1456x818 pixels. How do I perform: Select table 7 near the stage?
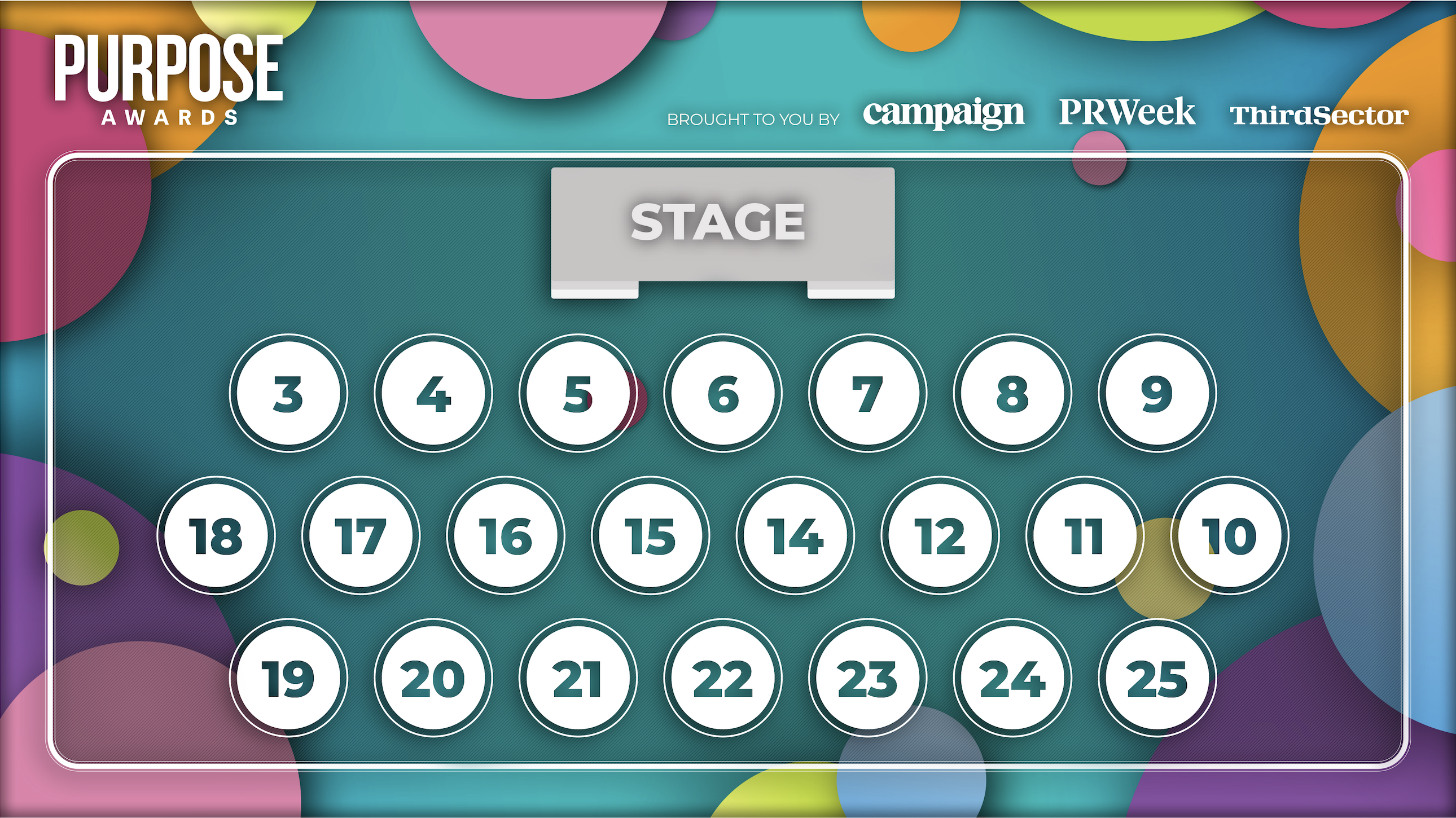867,393
